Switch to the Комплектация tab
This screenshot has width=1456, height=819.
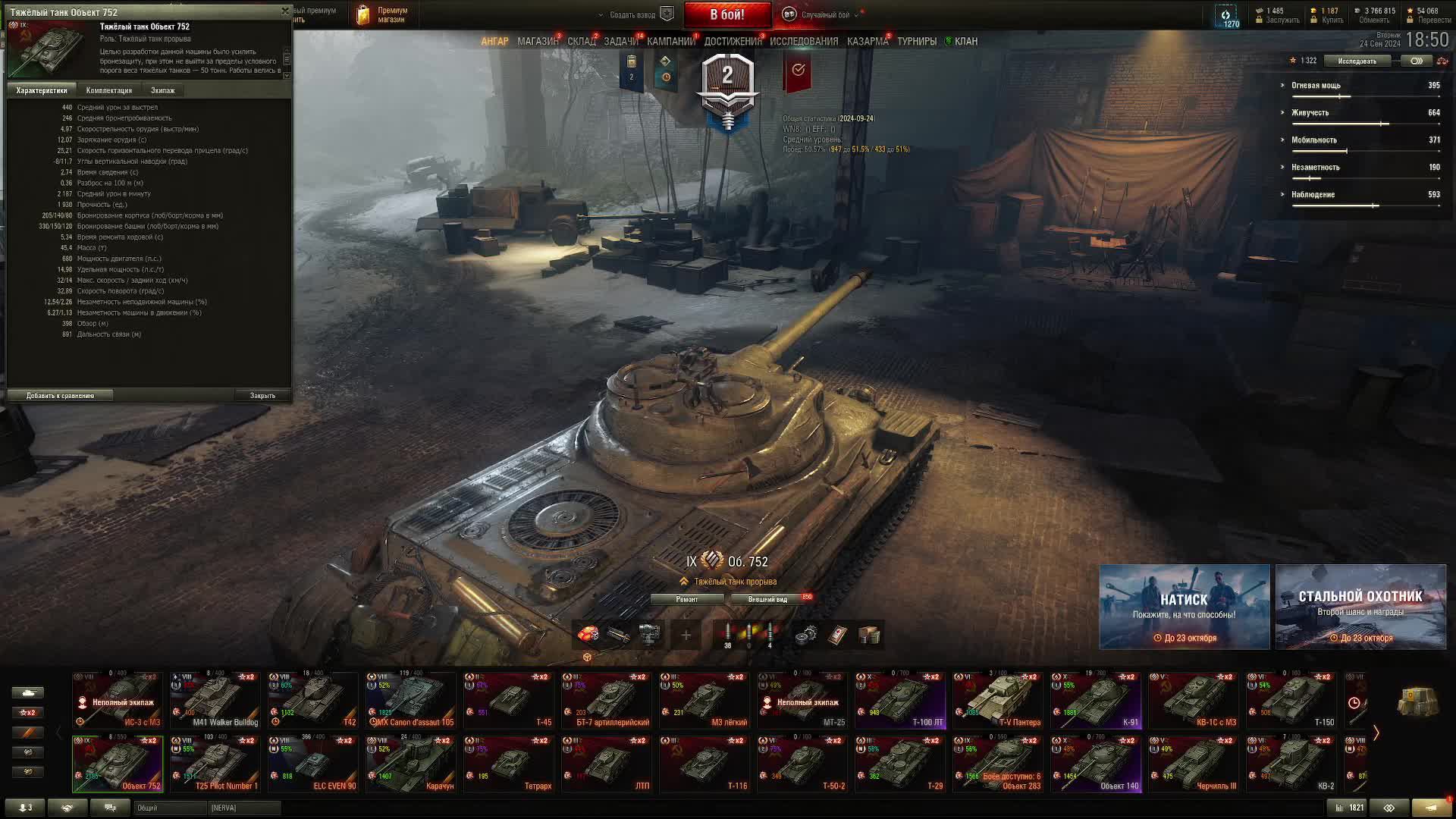tap(109, 90)
